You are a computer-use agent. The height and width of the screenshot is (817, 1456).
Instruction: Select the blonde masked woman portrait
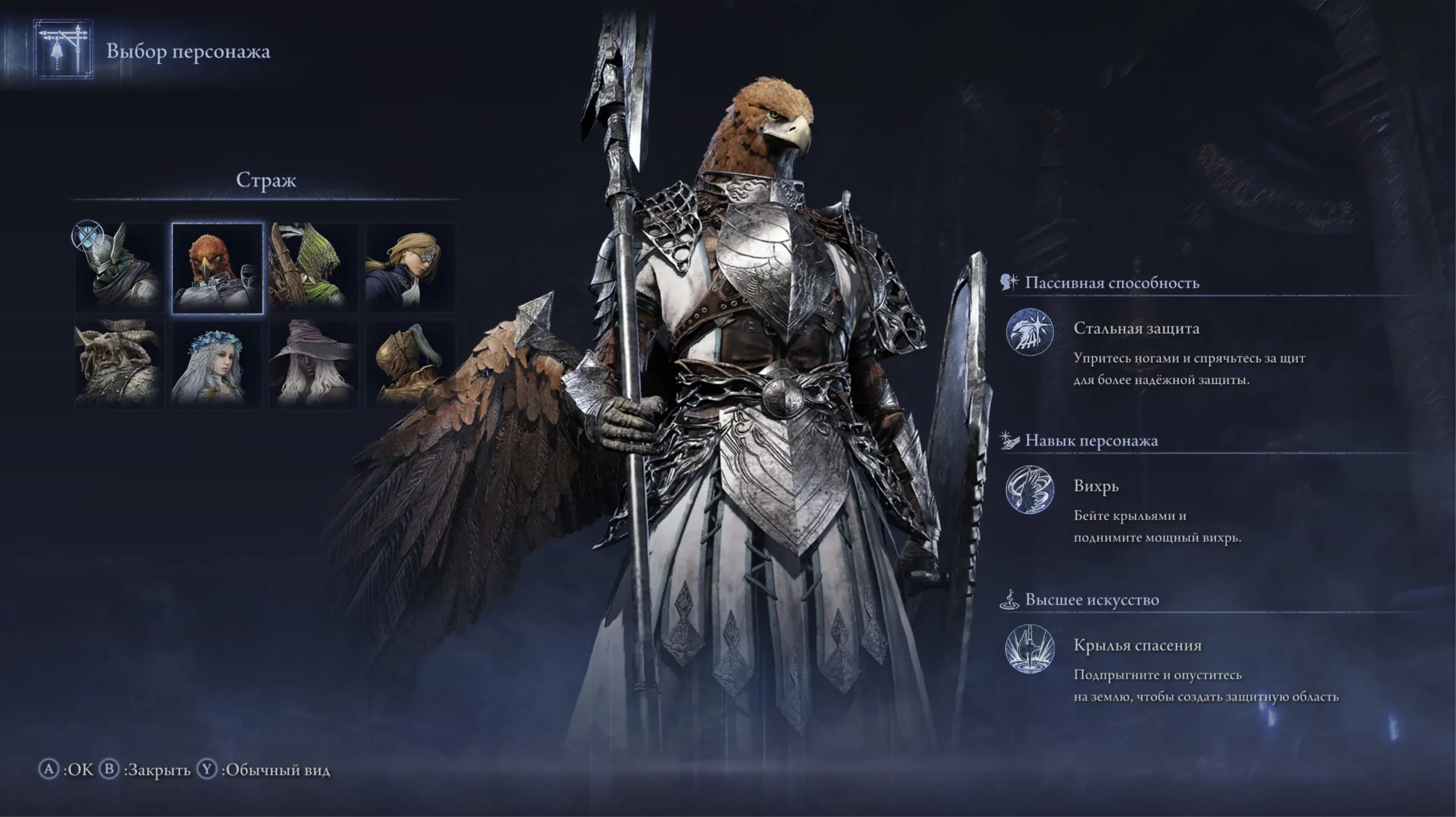tap(411, 268)
